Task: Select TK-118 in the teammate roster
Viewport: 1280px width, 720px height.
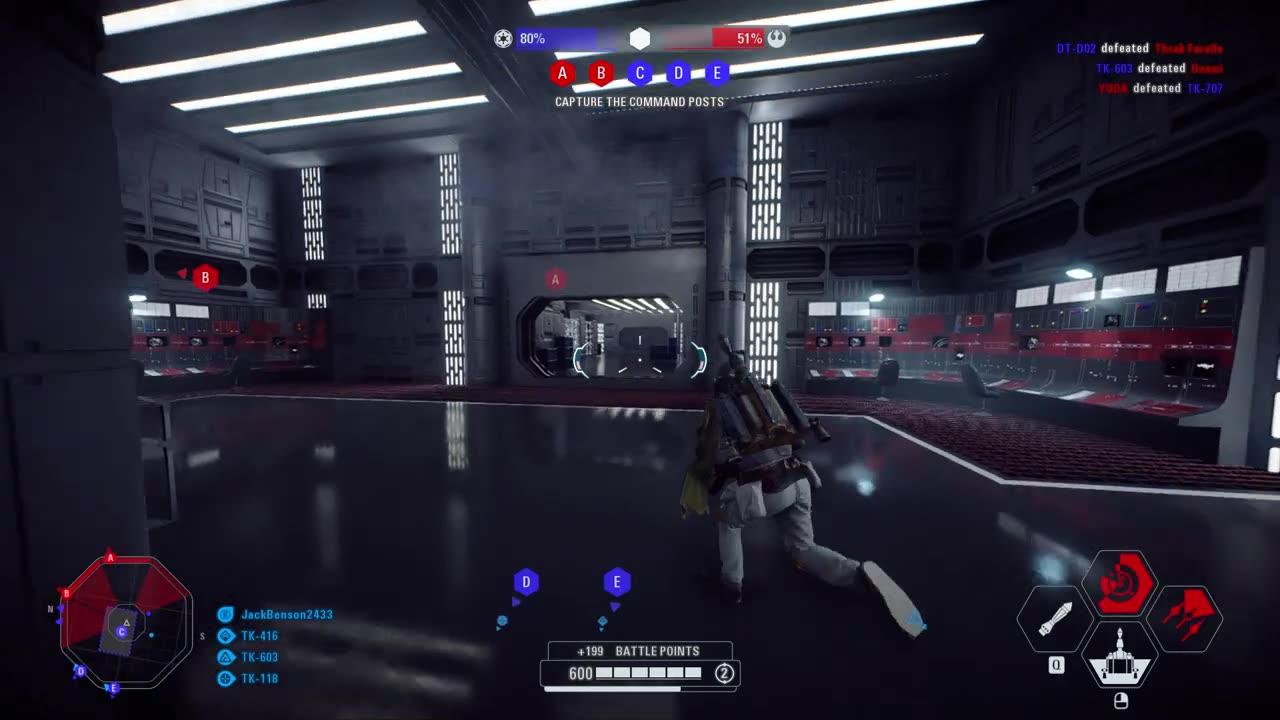Action: [258, 679]
